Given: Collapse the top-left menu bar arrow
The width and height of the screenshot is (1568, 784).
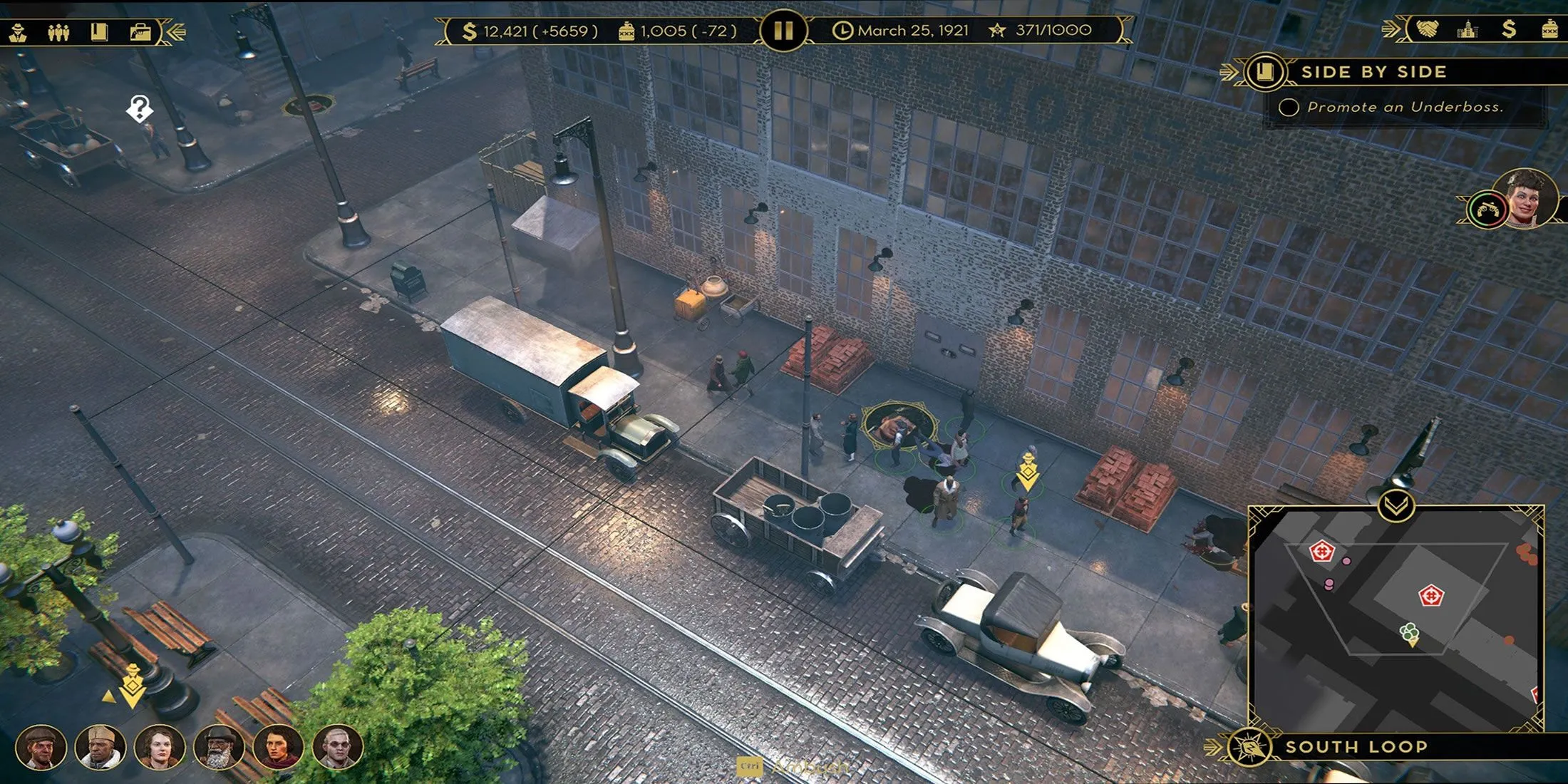Looking at the screenshot, I should click(175, 32).
